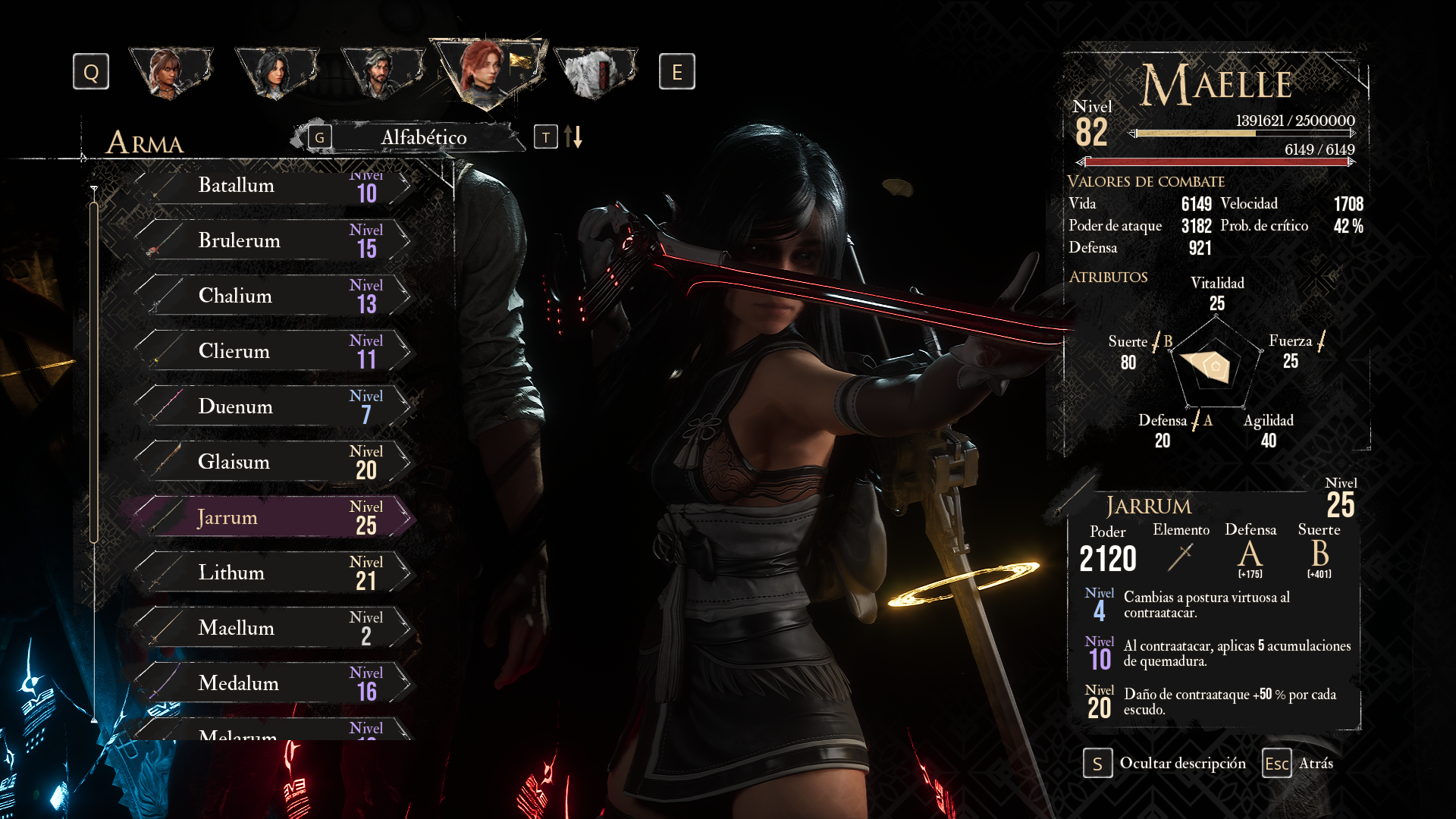Image resolution: width=1456 pixels, height=819 pixels.
Task: Select the Maellum weapon entry
Action: [273, 628]
